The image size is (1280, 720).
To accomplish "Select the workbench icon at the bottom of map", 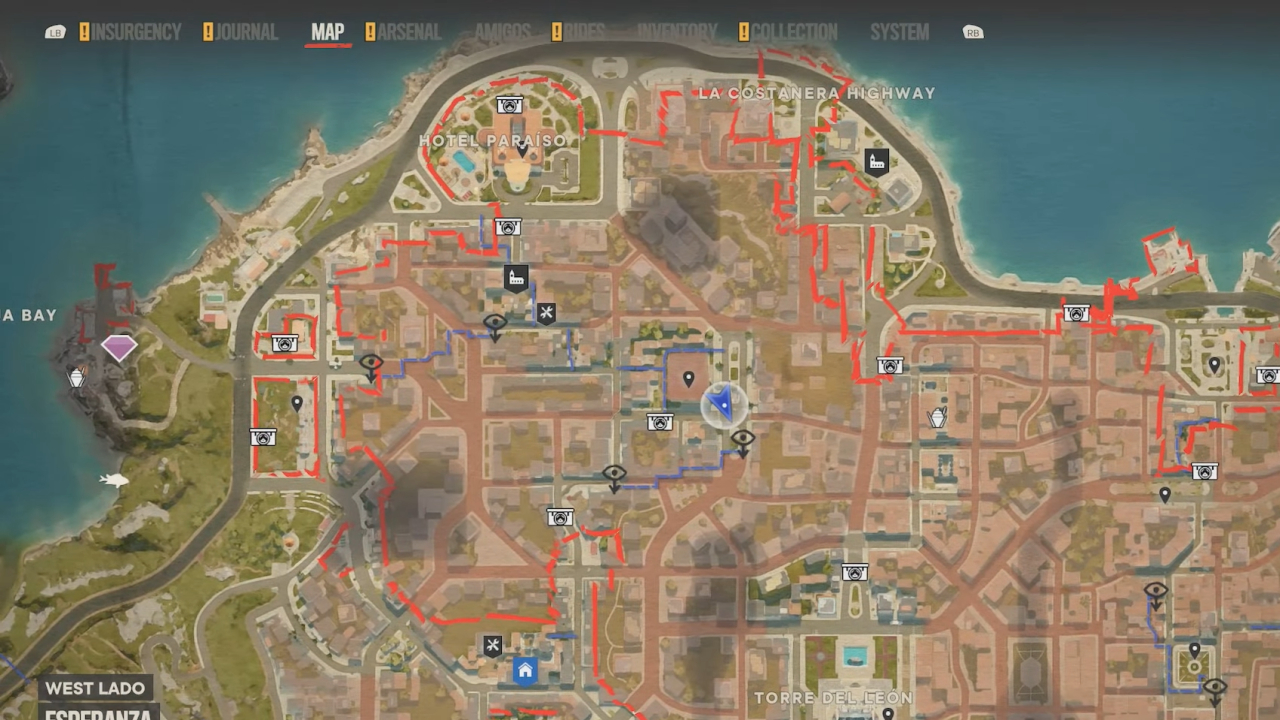I will click(x=490, y=645).
